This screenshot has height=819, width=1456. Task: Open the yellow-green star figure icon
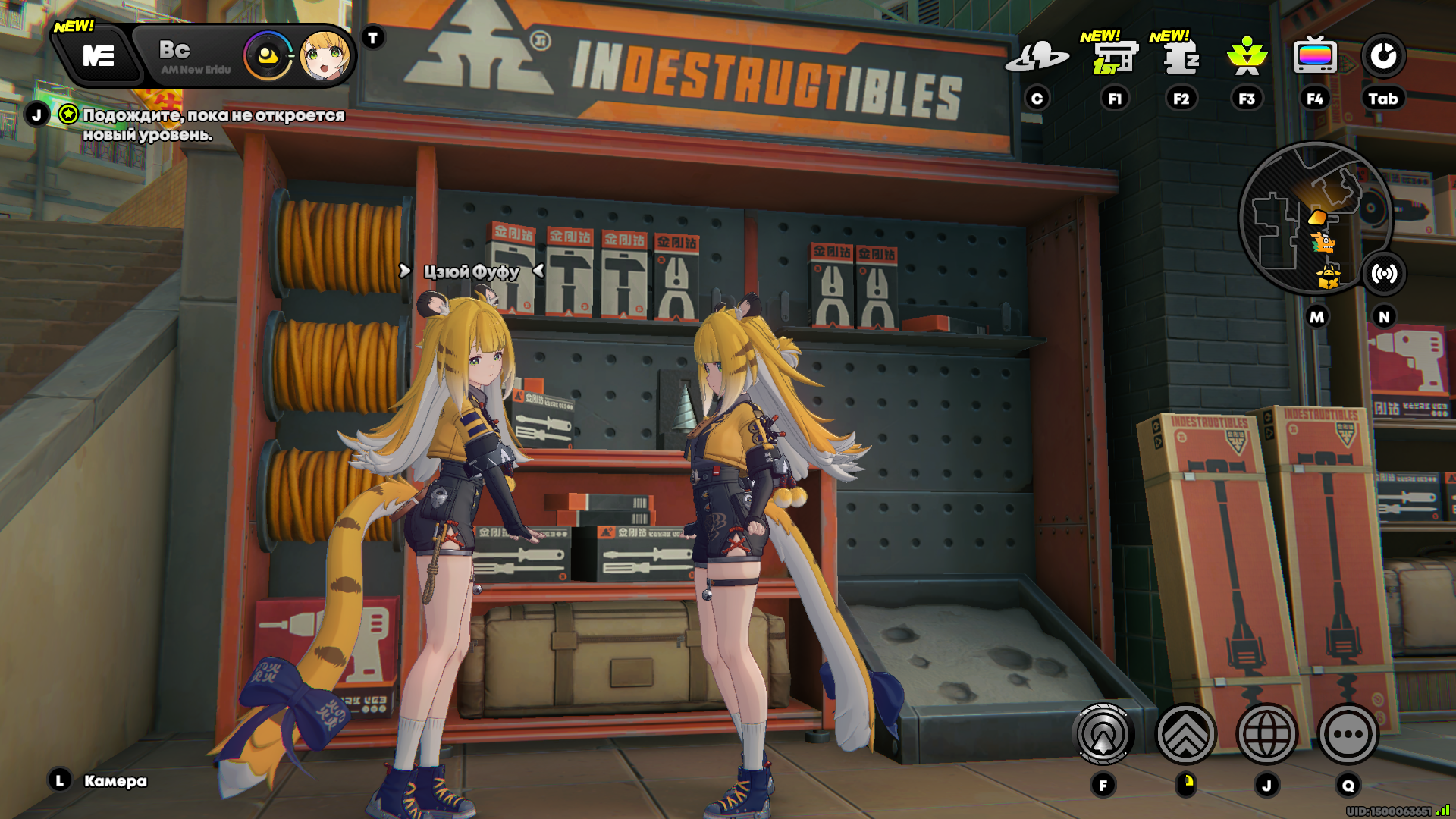click(1247, 56)
